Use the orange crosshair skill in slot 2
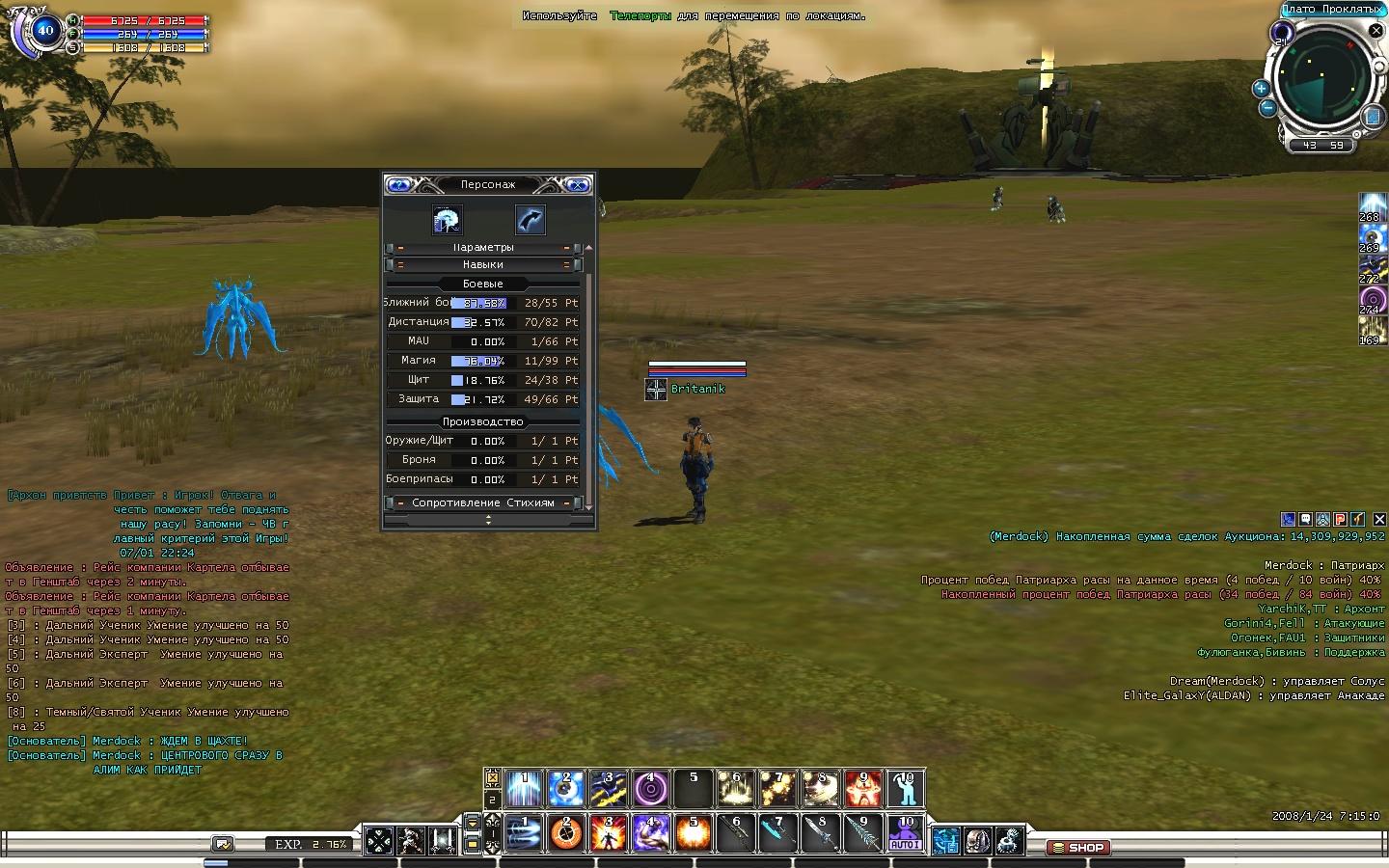Image resolution: width=1389 pixels, height=868 pixels. 566,834
